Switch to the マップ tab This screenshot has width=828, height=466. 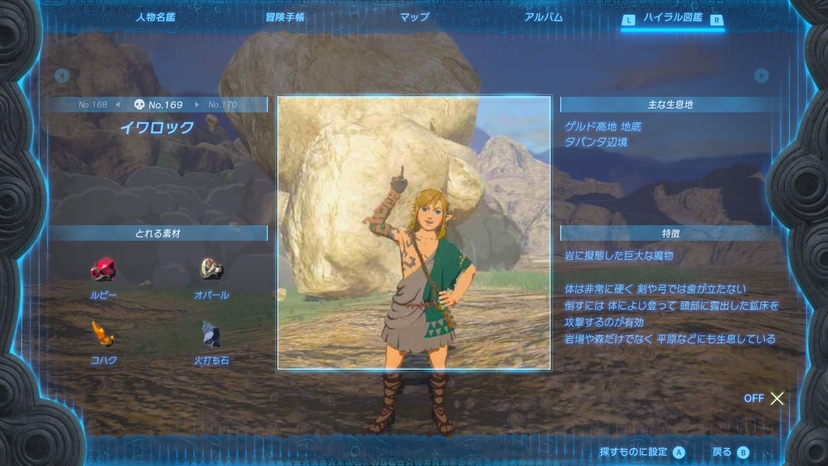(414, 17)
